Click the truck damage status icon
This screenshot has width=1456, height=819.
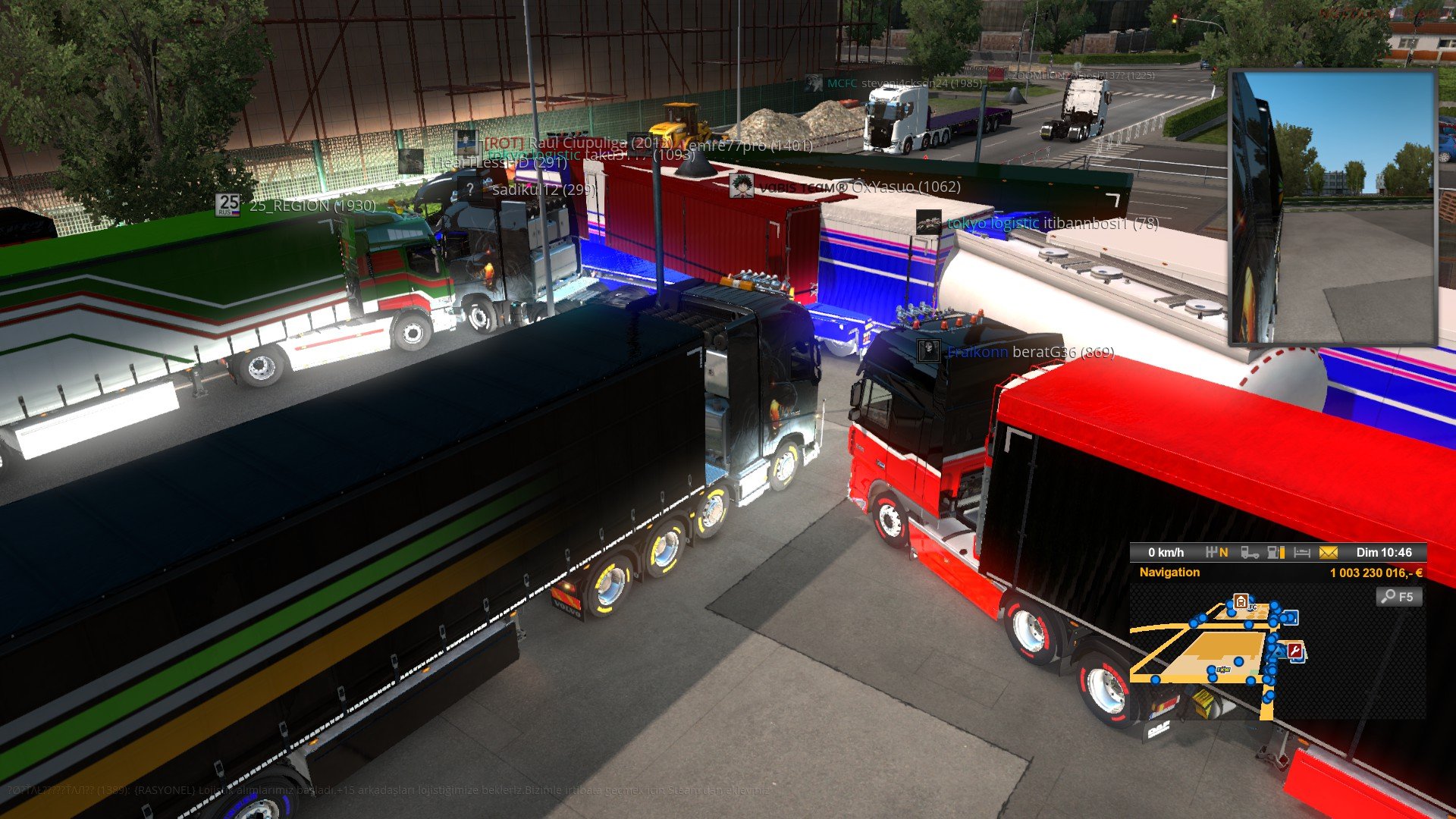pos(1250,553)
